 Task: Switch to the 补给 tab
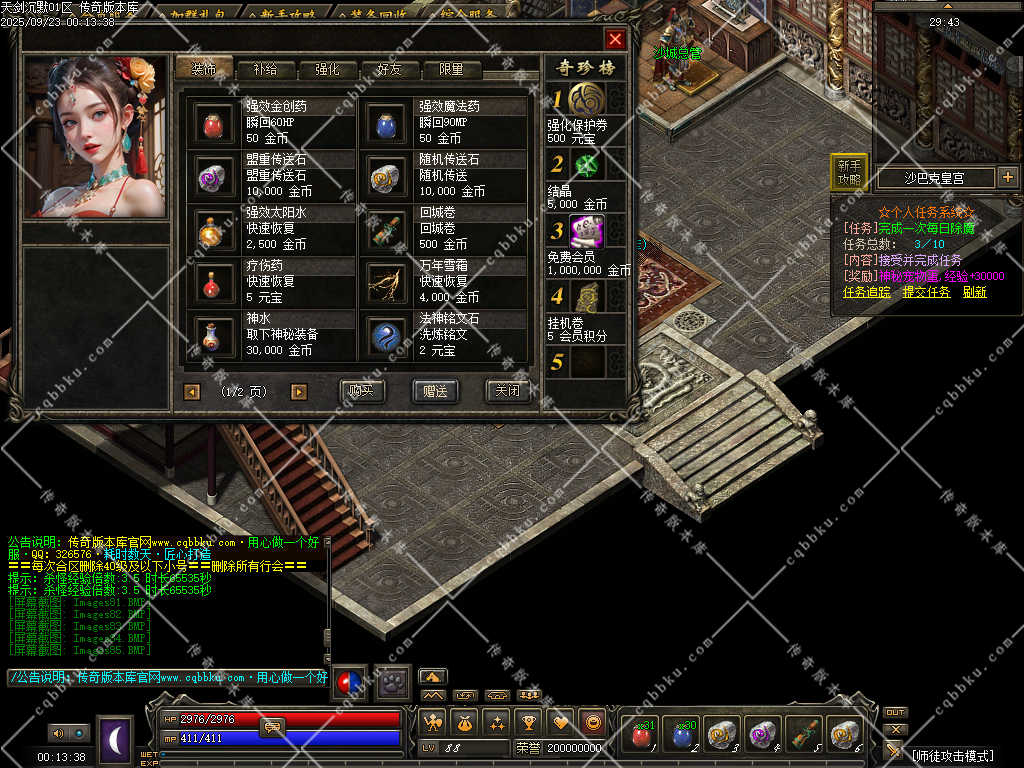click(265, 70)
